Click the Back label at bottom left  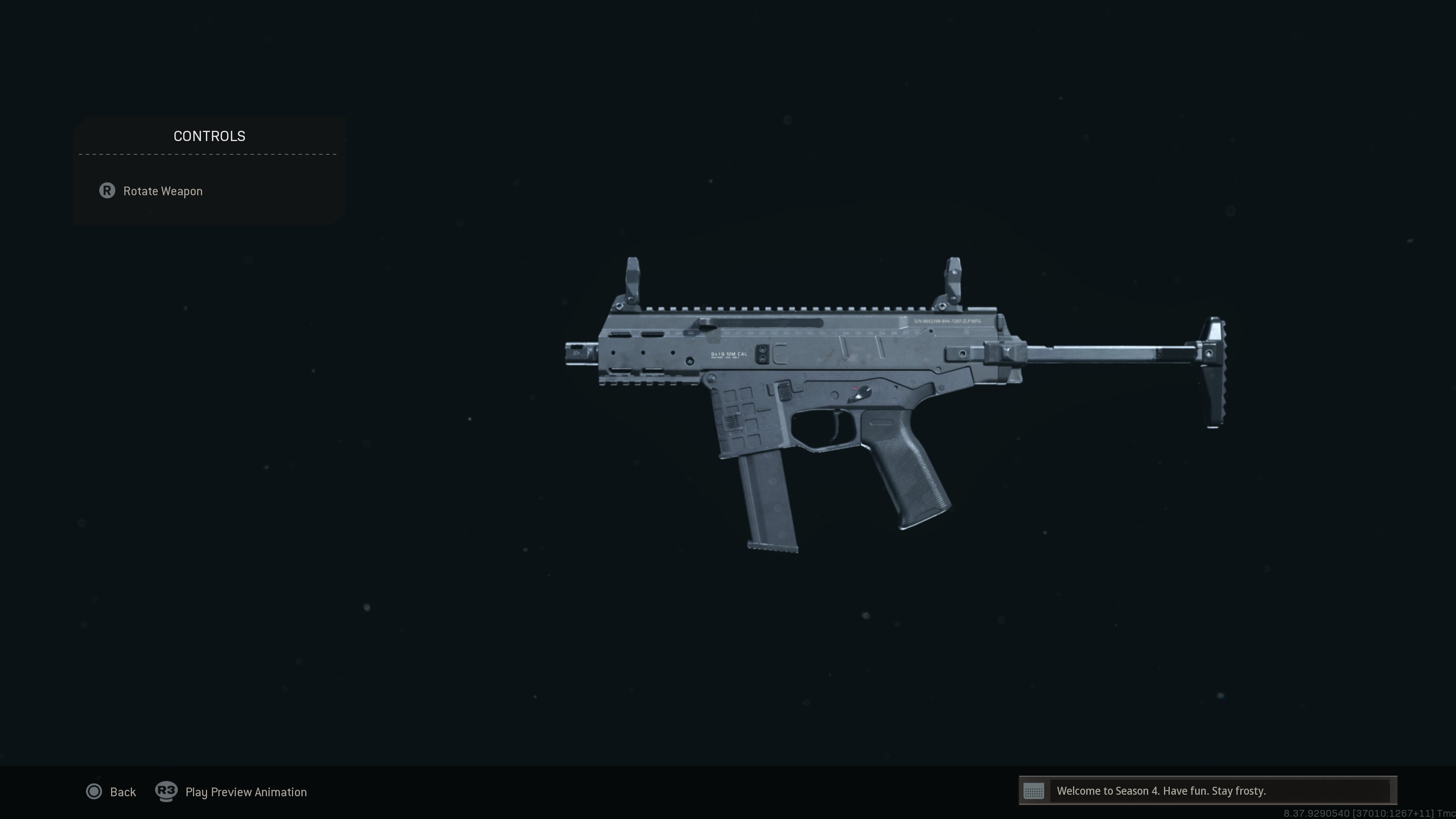click(123, 791)
